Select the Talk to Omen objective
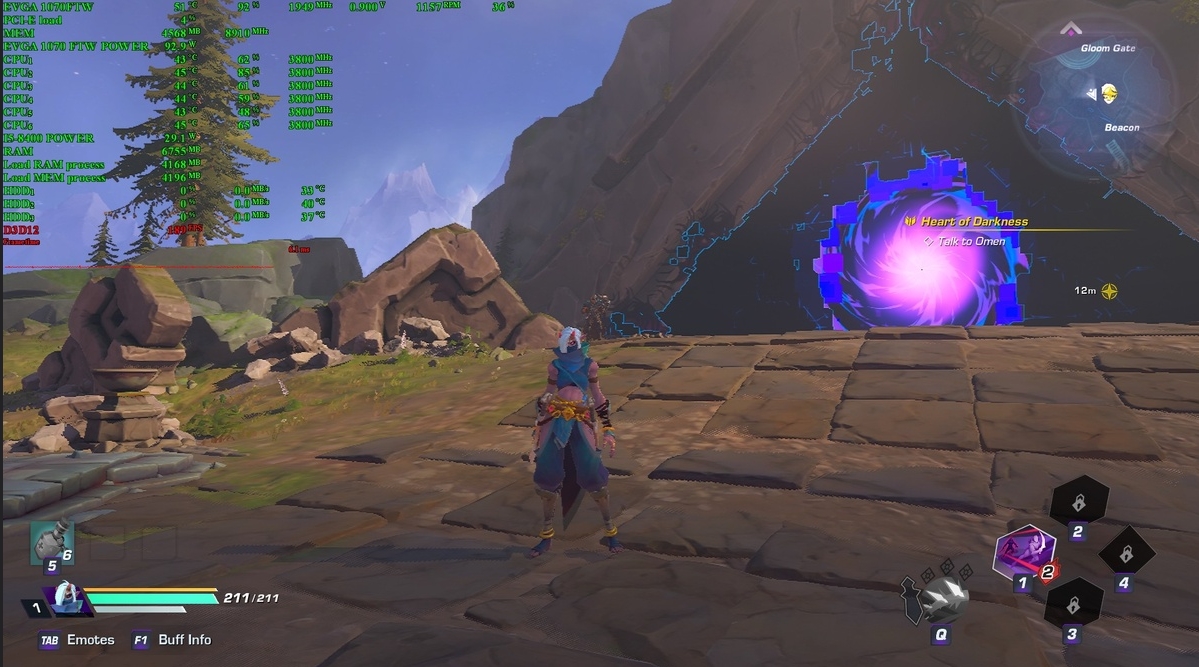This screenshot has height=667, width=1199. 970,241
